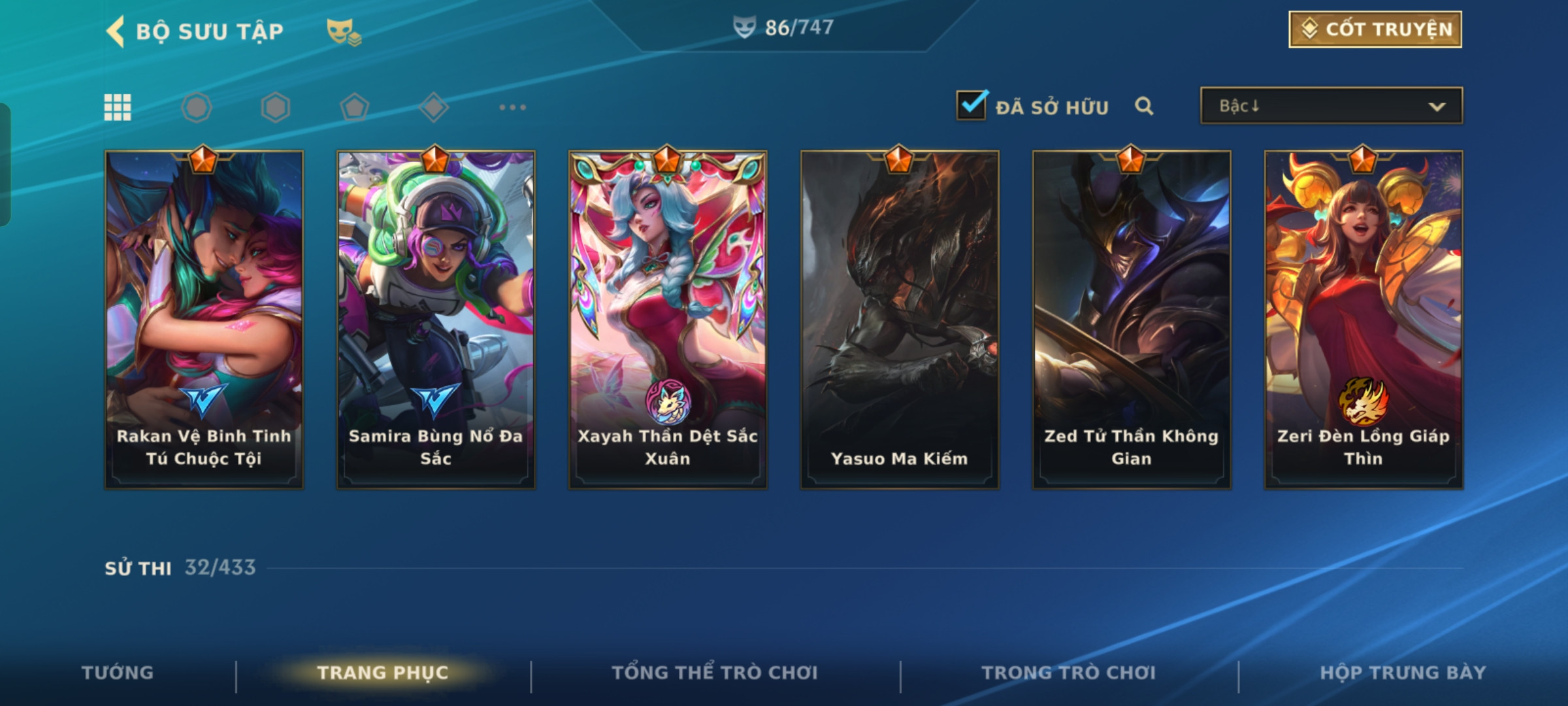1568x706 pixels.
Task: Open the Cốt Truyện story button
Action: [x=1375, y=29]
